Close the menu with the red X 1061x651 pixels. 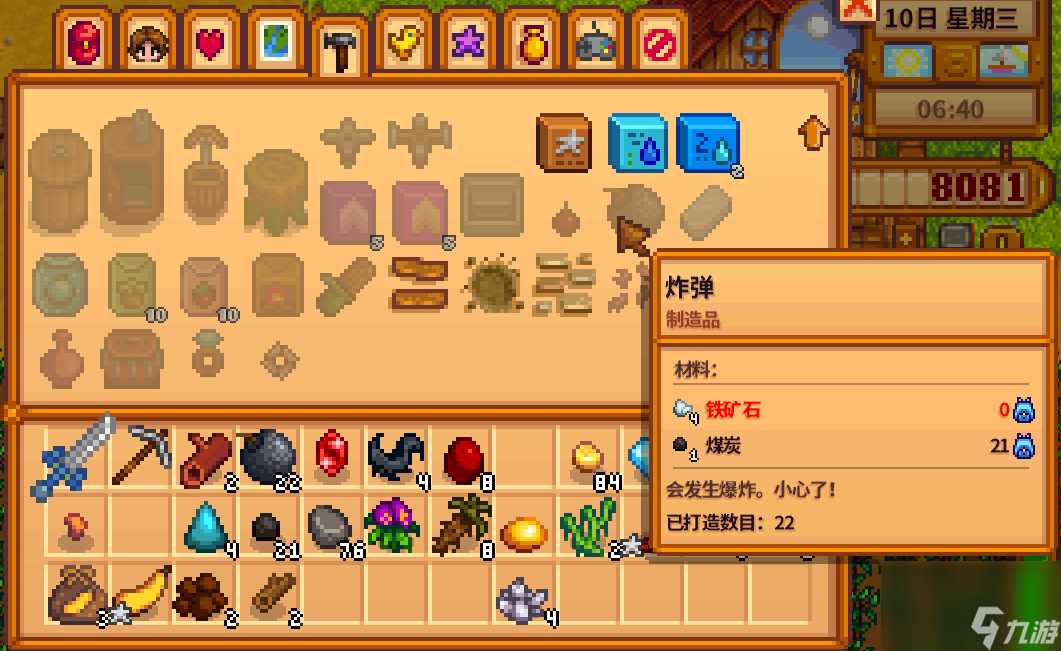point(857,11)
